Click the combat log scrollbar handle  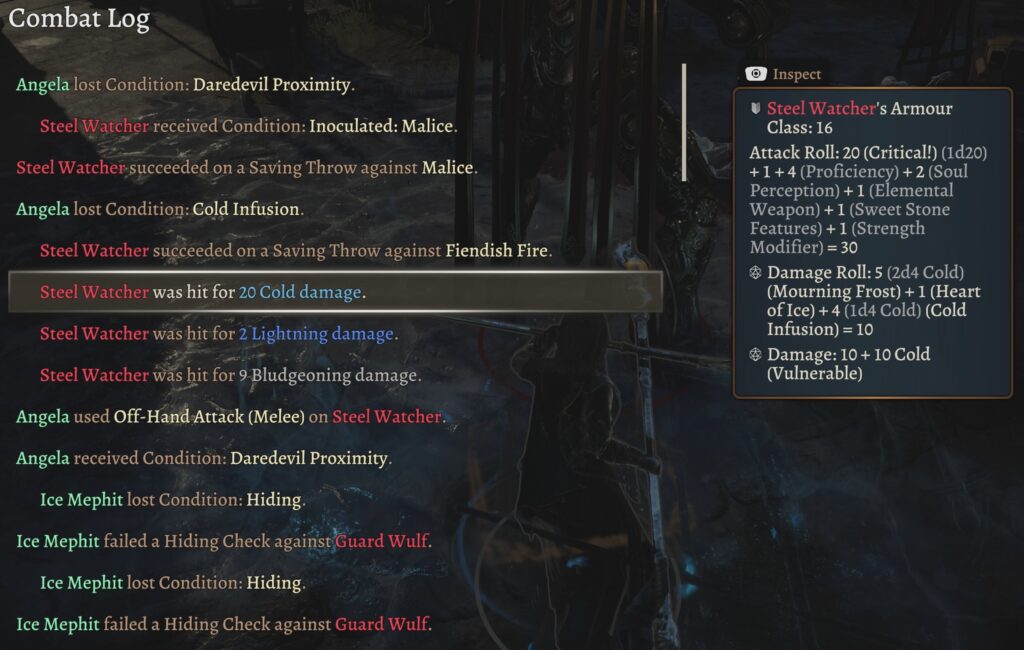tap(684, 122)
